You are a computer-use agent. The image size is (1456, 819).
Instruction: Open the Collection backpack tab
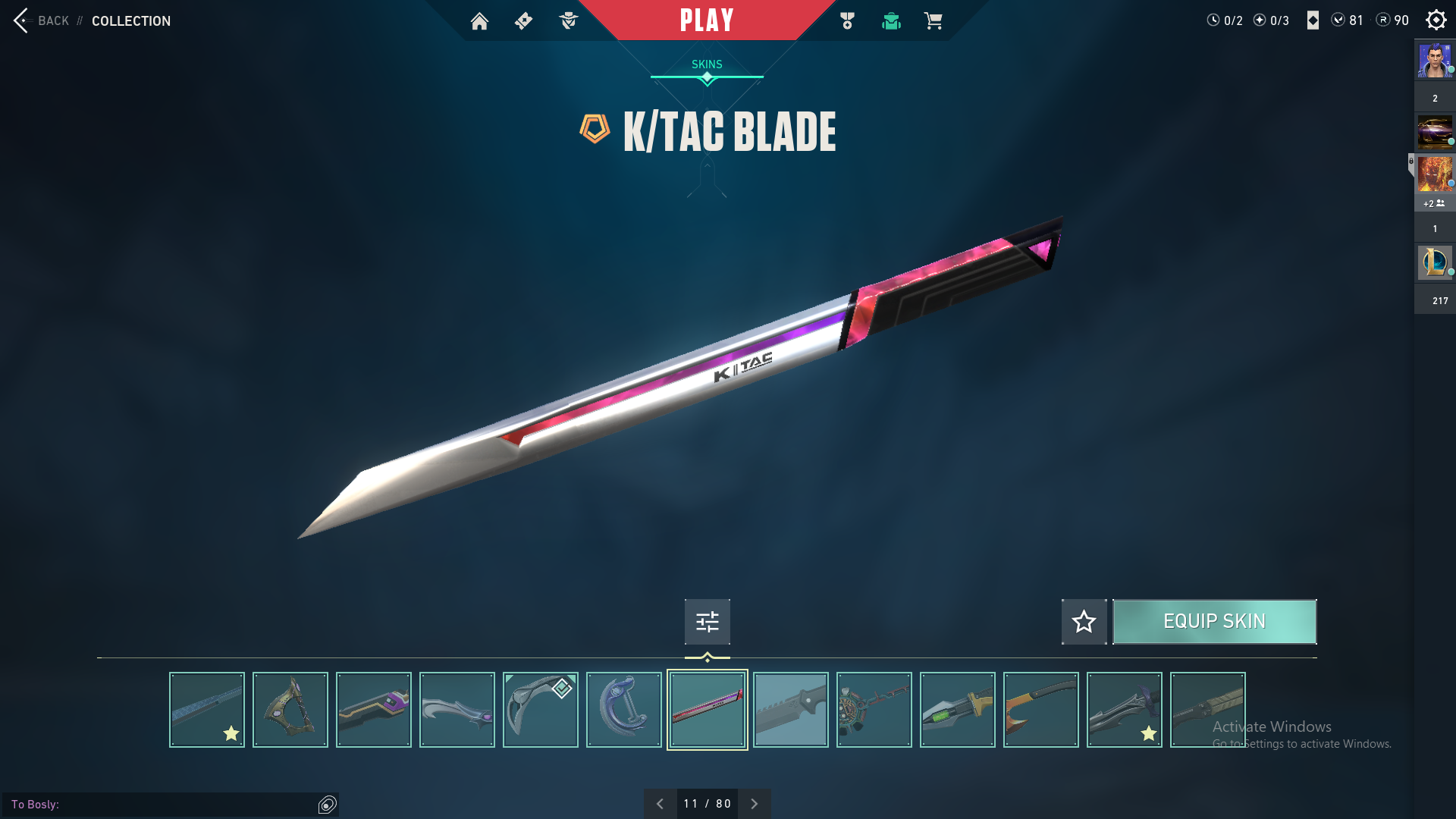(891, 21)
